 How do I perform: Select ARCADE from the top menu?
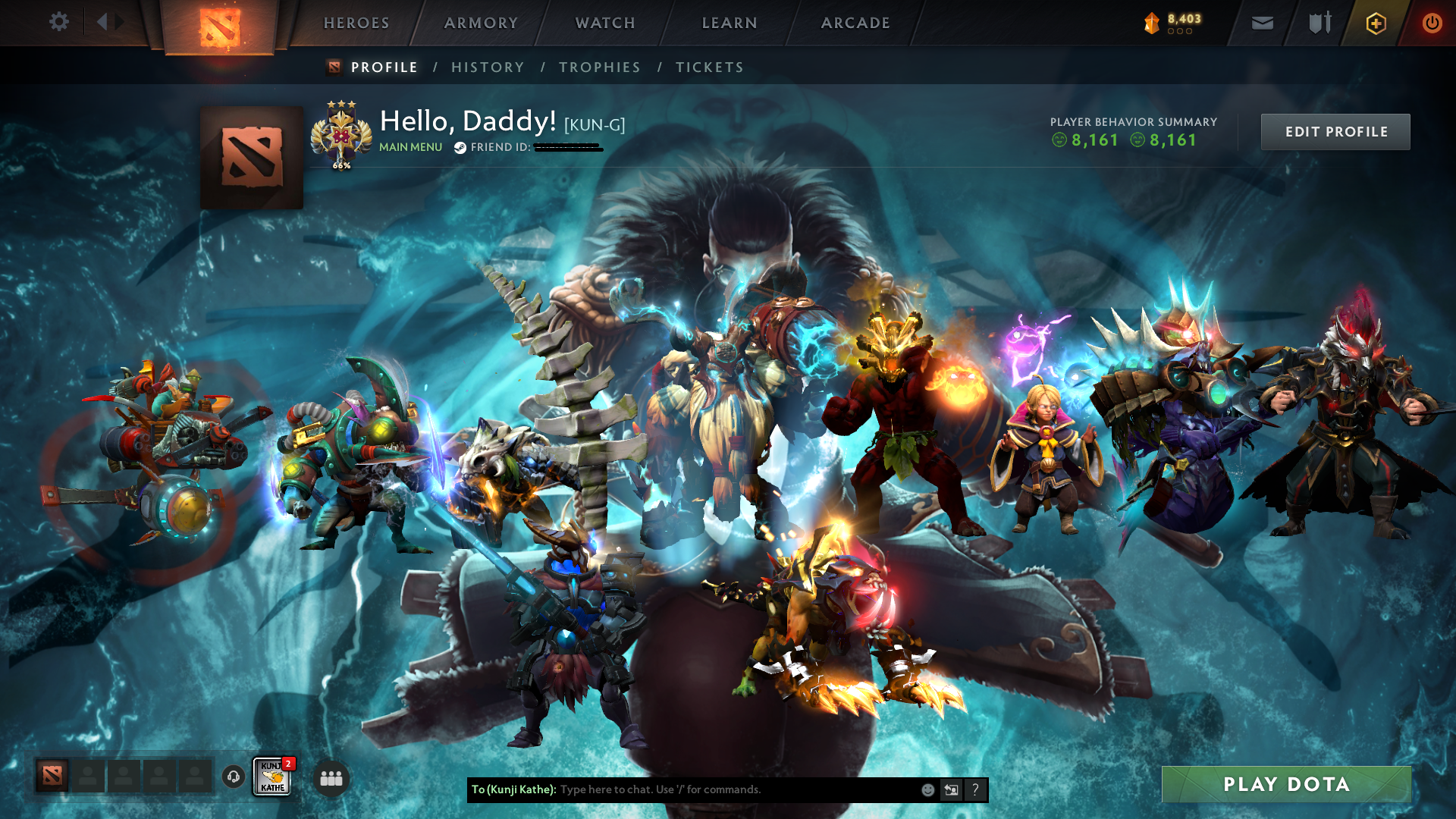tap(855, 23)
